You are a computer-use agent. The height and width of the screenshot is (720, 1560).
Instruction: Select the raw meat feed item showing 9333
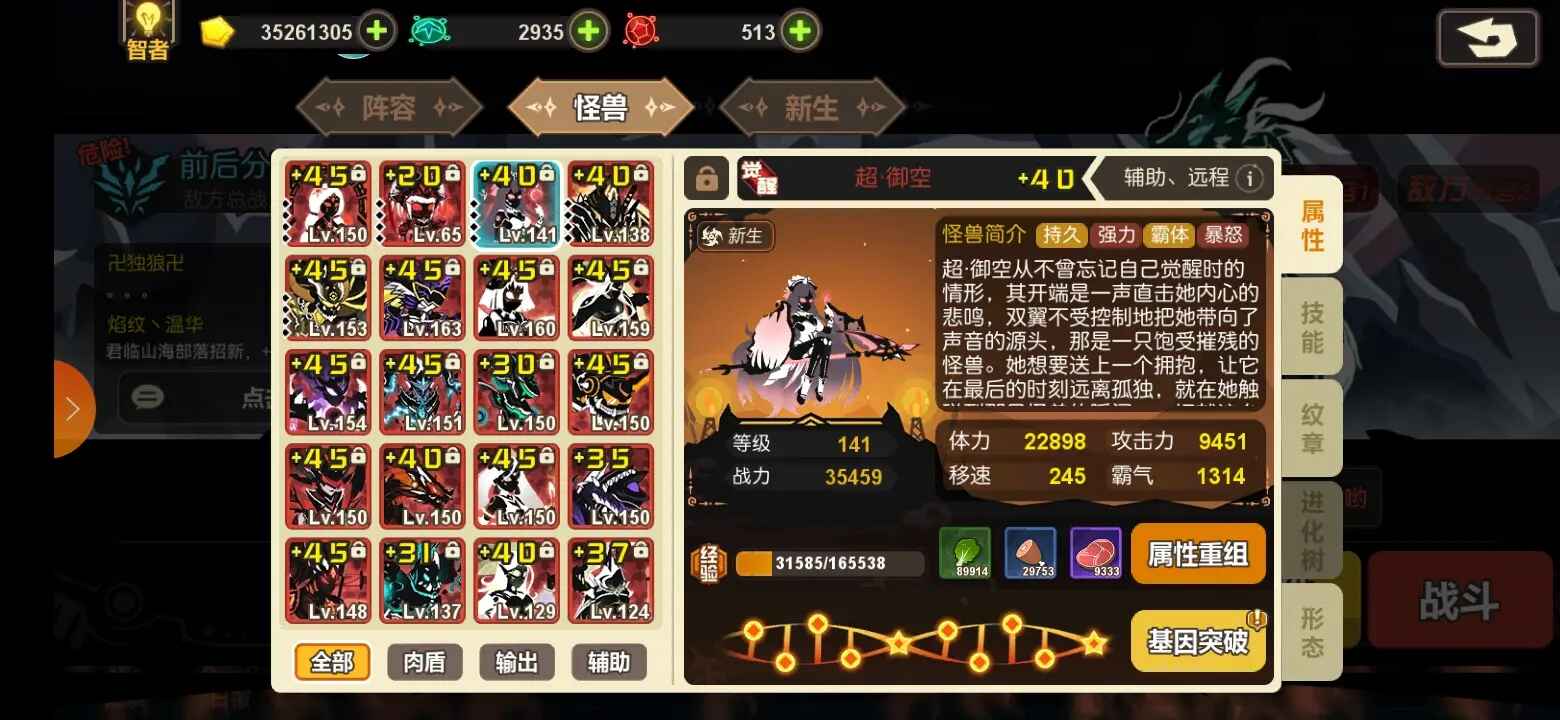click(x=1096, y=553)
